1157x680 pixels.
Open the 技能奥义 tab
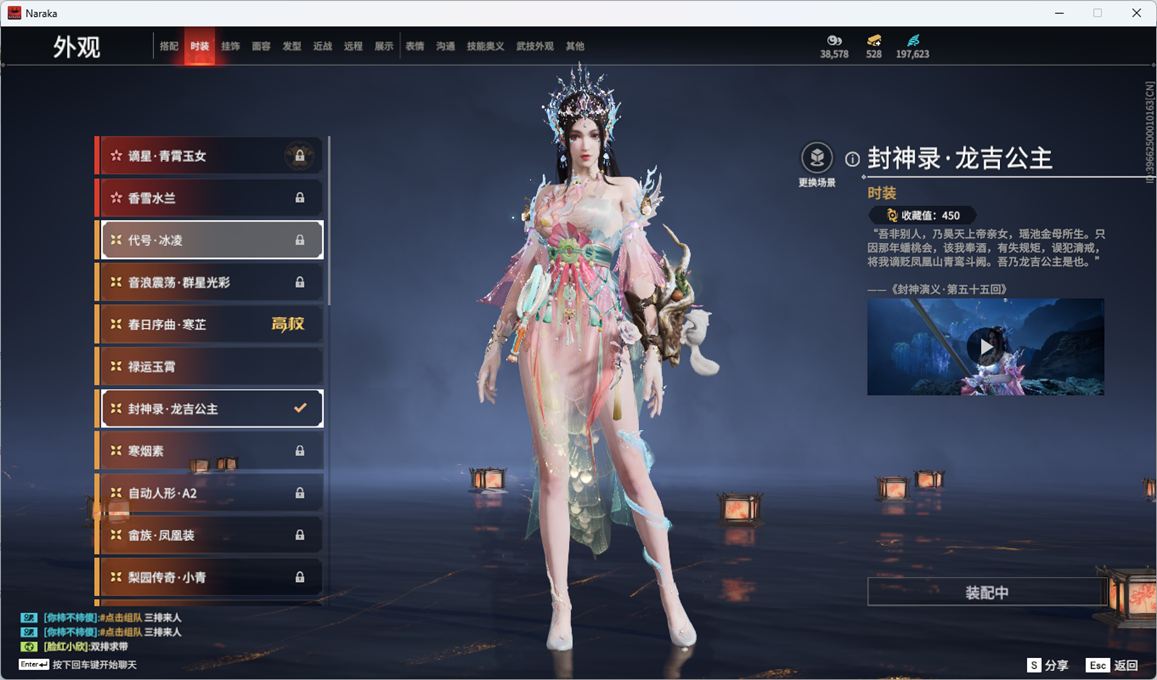(x=485, y=46)
